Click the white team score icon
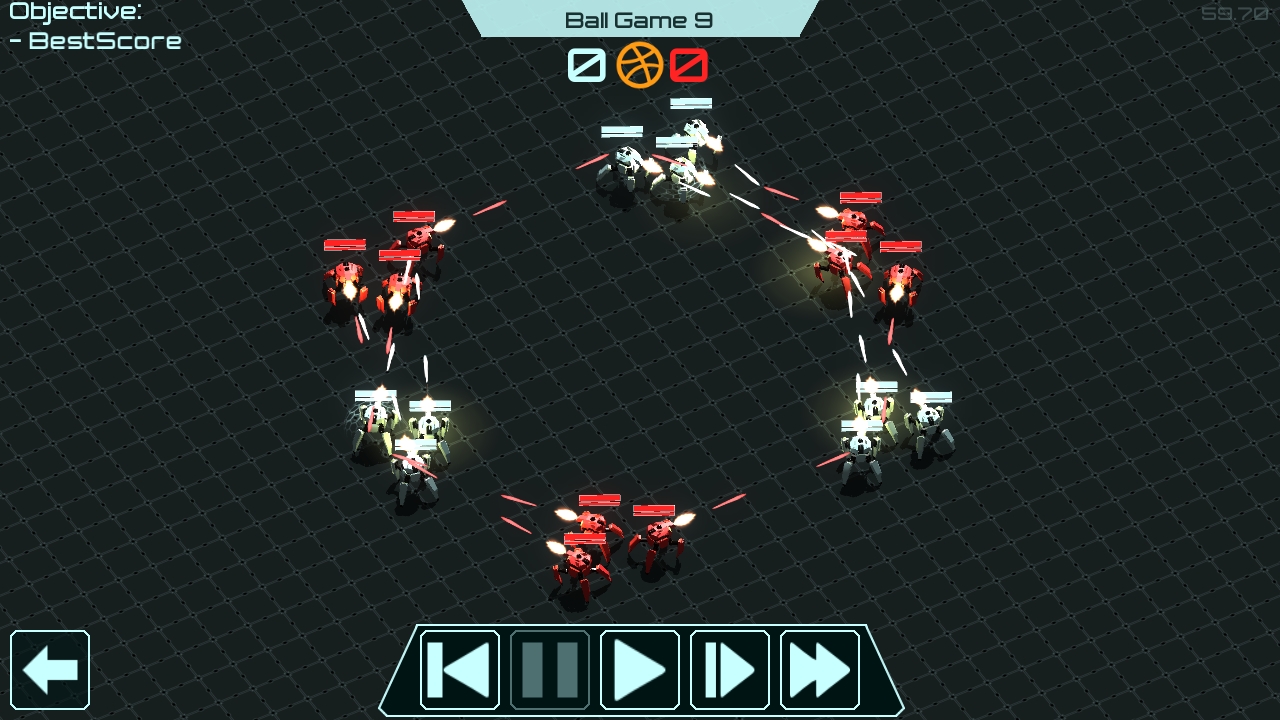Viewport: 1280px width, 720px height. (585, 66)
